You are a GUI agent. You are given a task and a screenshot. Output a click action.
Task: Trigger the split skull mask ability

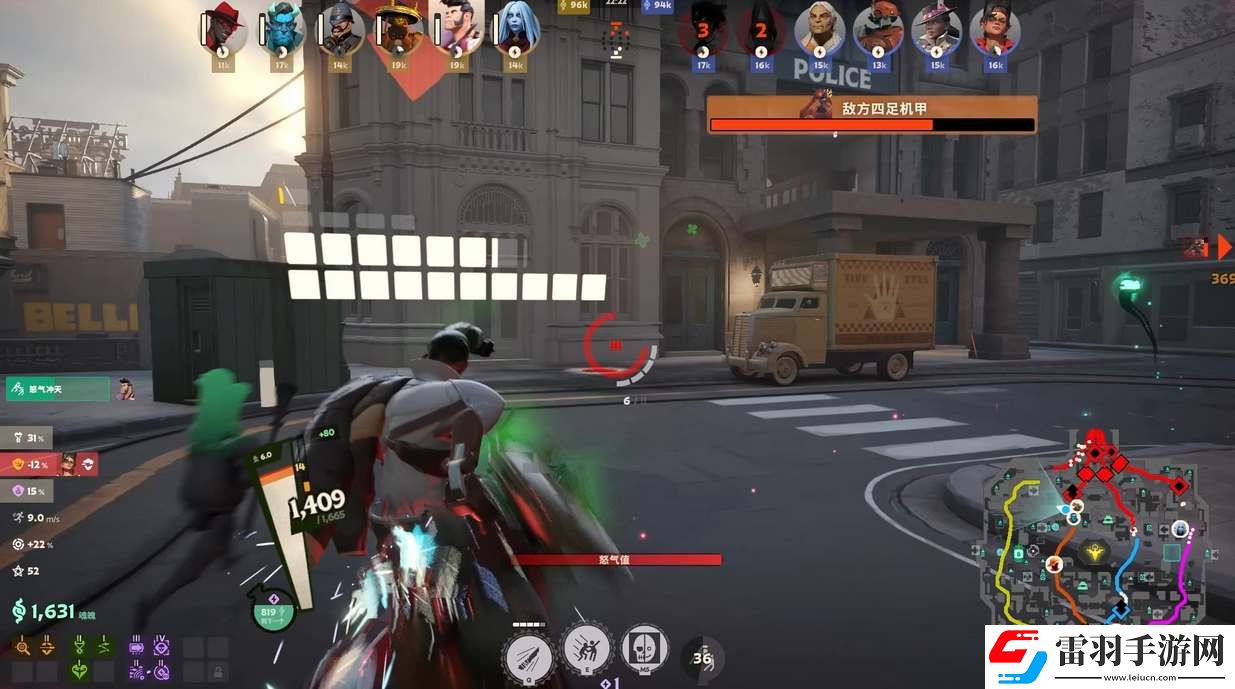[x=645, y=649]
